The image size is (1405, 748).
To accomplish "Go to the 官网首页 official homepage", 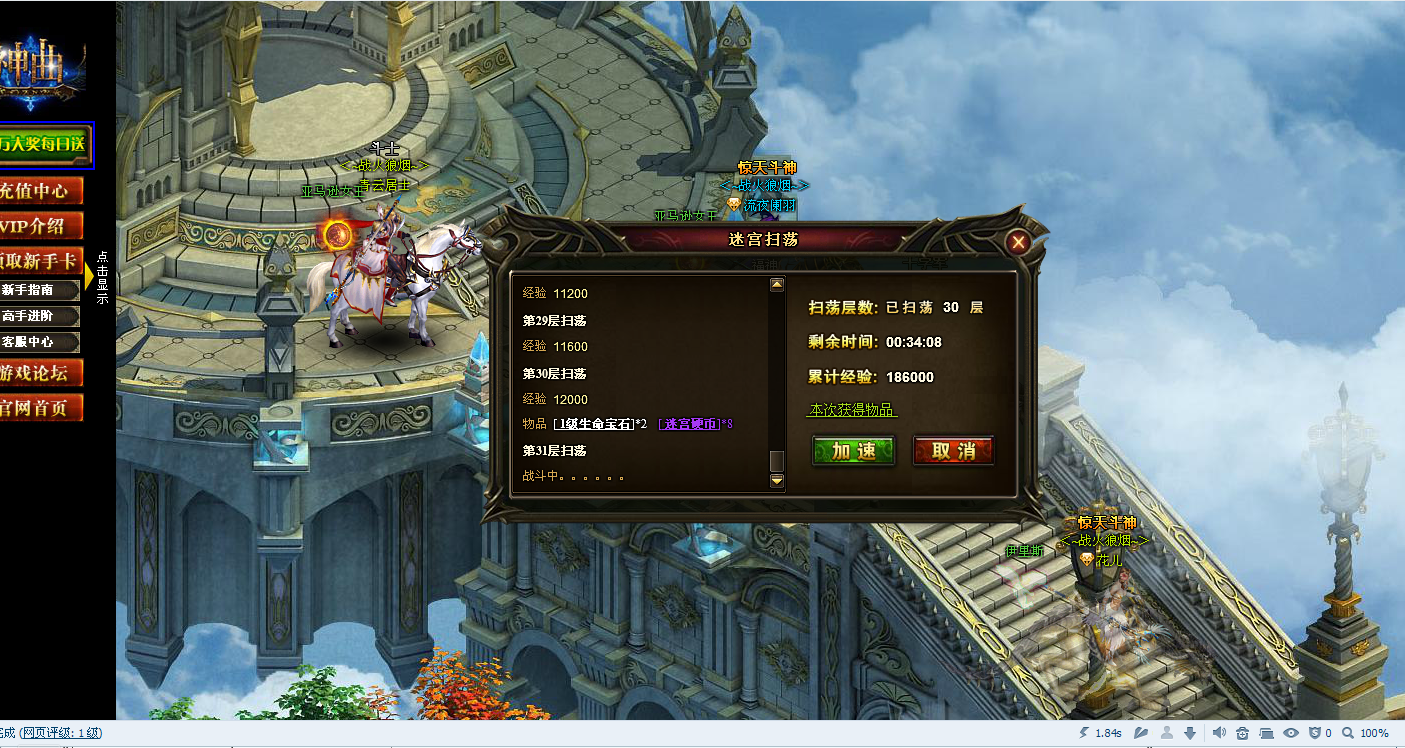I will 41,408.
